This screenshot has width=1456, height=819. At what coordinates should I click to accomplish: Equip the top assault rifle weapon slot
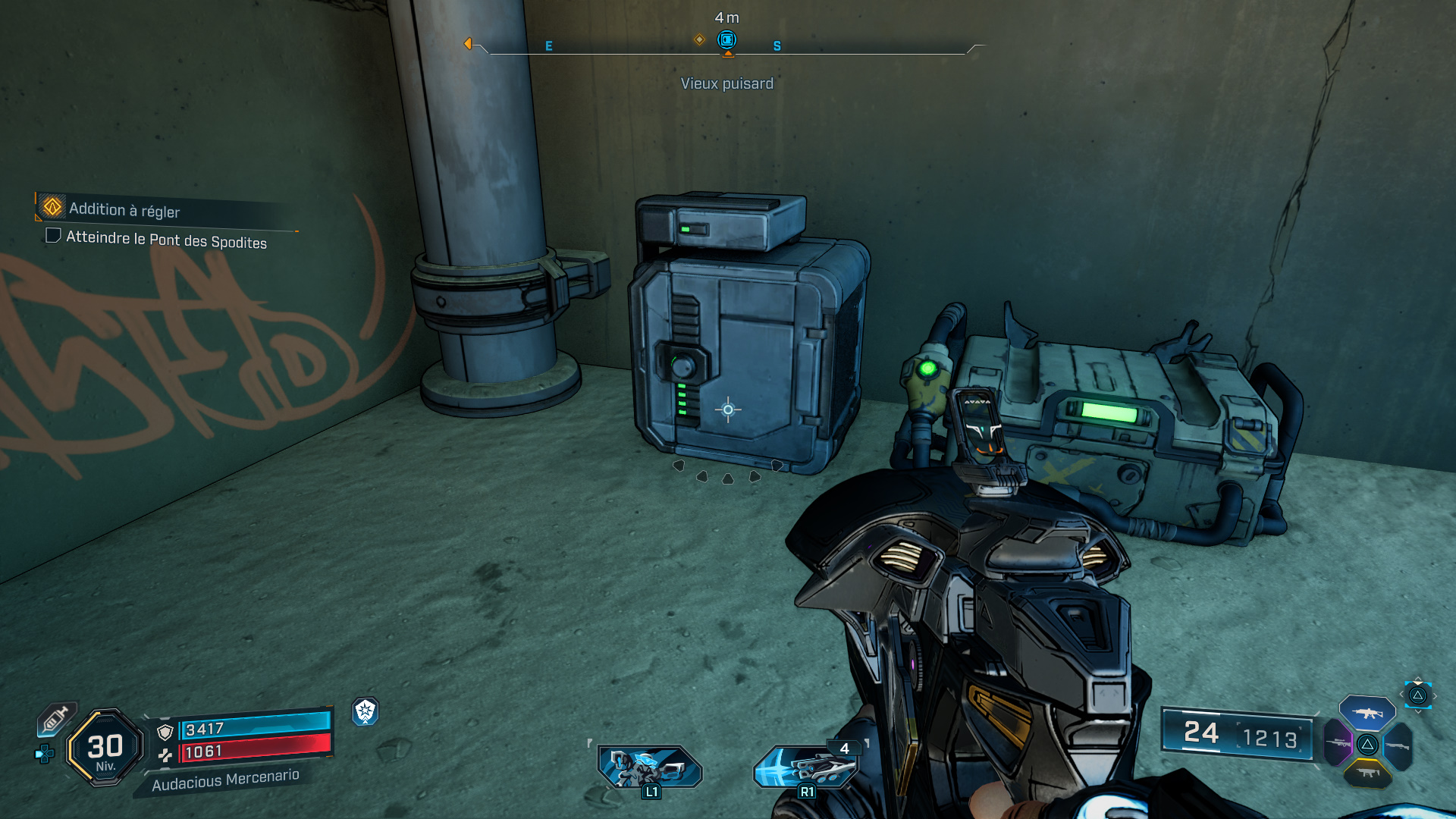tap(1367, 713)
